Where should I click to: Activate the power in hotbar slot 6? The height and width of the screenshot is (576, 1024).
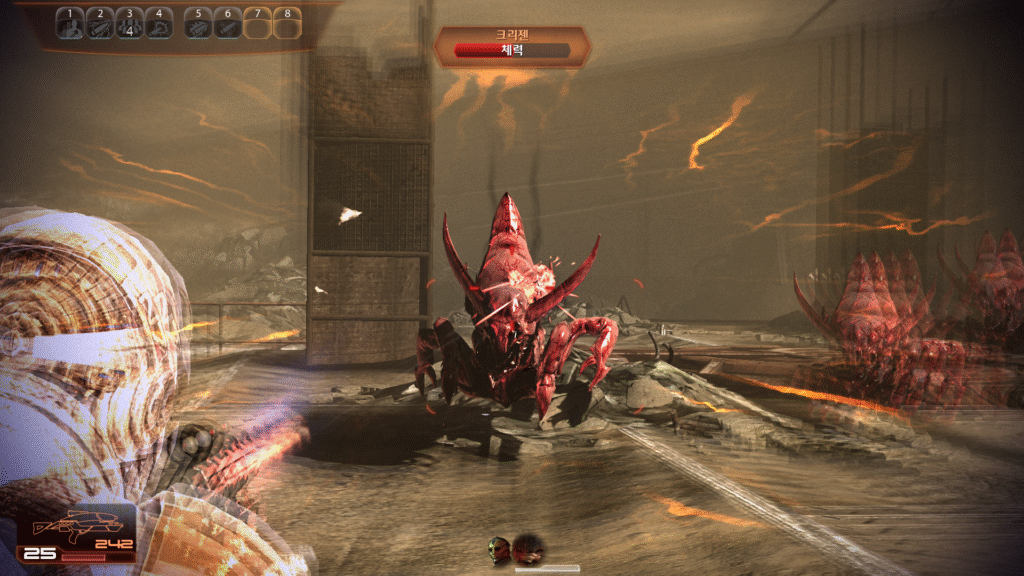[x=227, y=24]
